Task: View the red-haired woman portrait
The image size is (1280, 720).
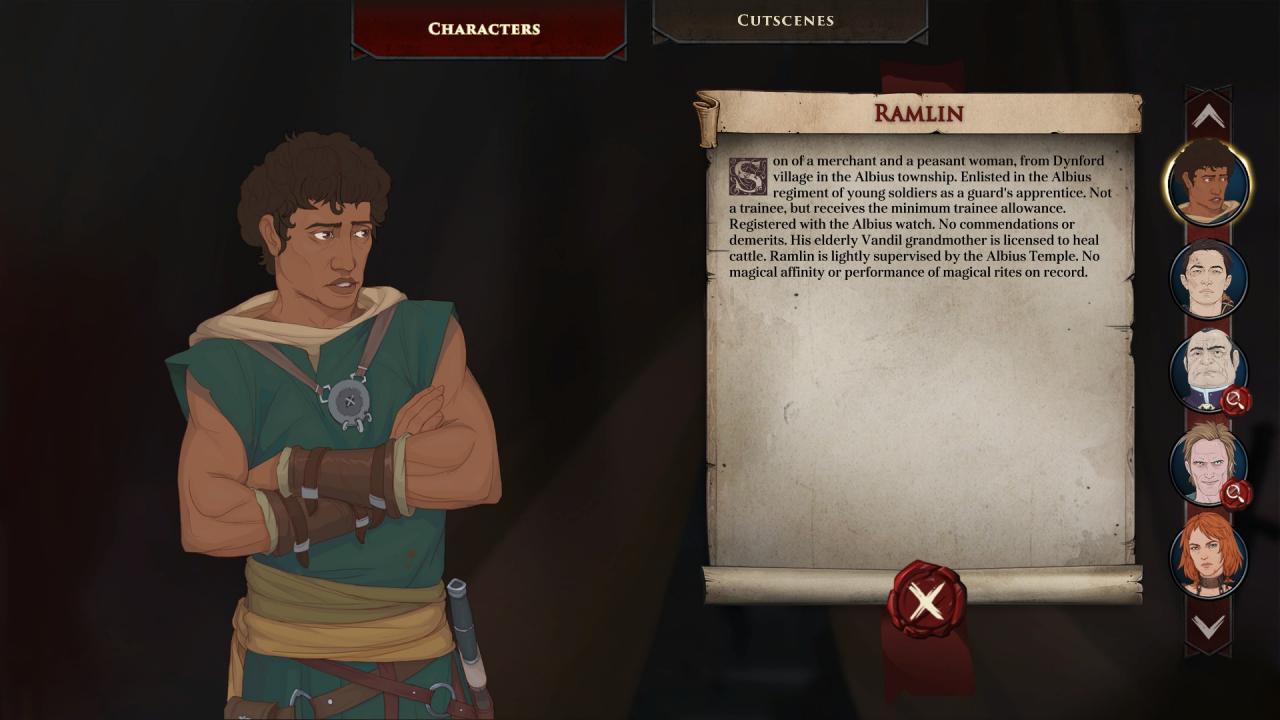Action: click(x=1208, y=555)
